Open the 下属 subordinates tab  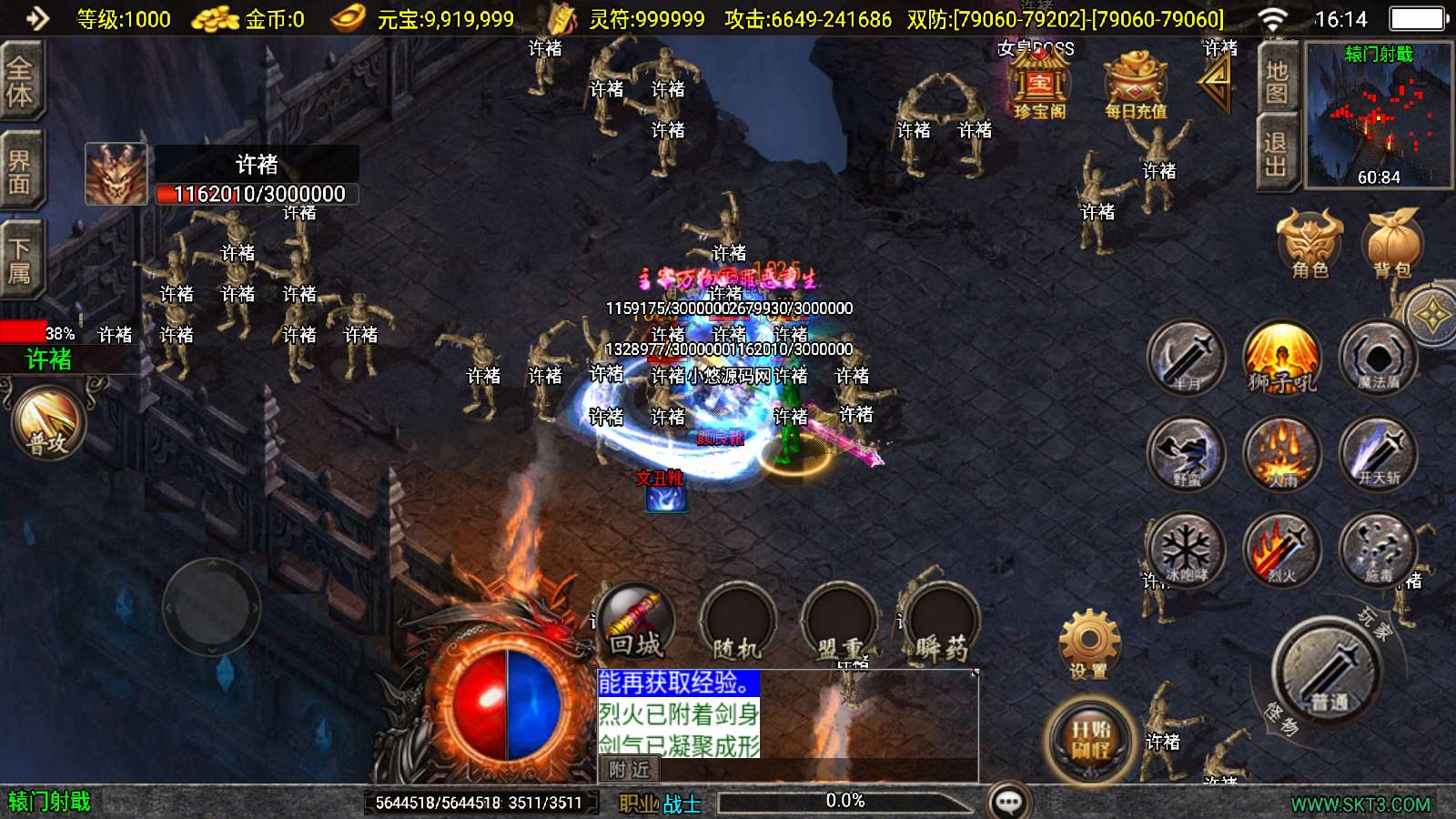pyautogui.click(x=20, y=260)
